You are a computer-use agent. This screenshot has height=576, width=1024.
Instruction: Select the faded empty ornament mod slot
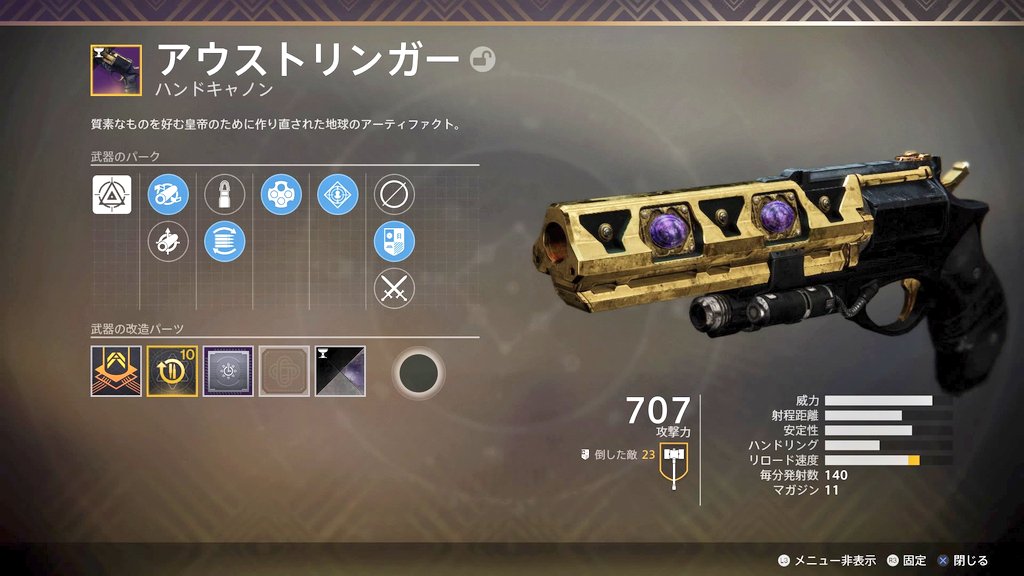click(x=284, y=371)
